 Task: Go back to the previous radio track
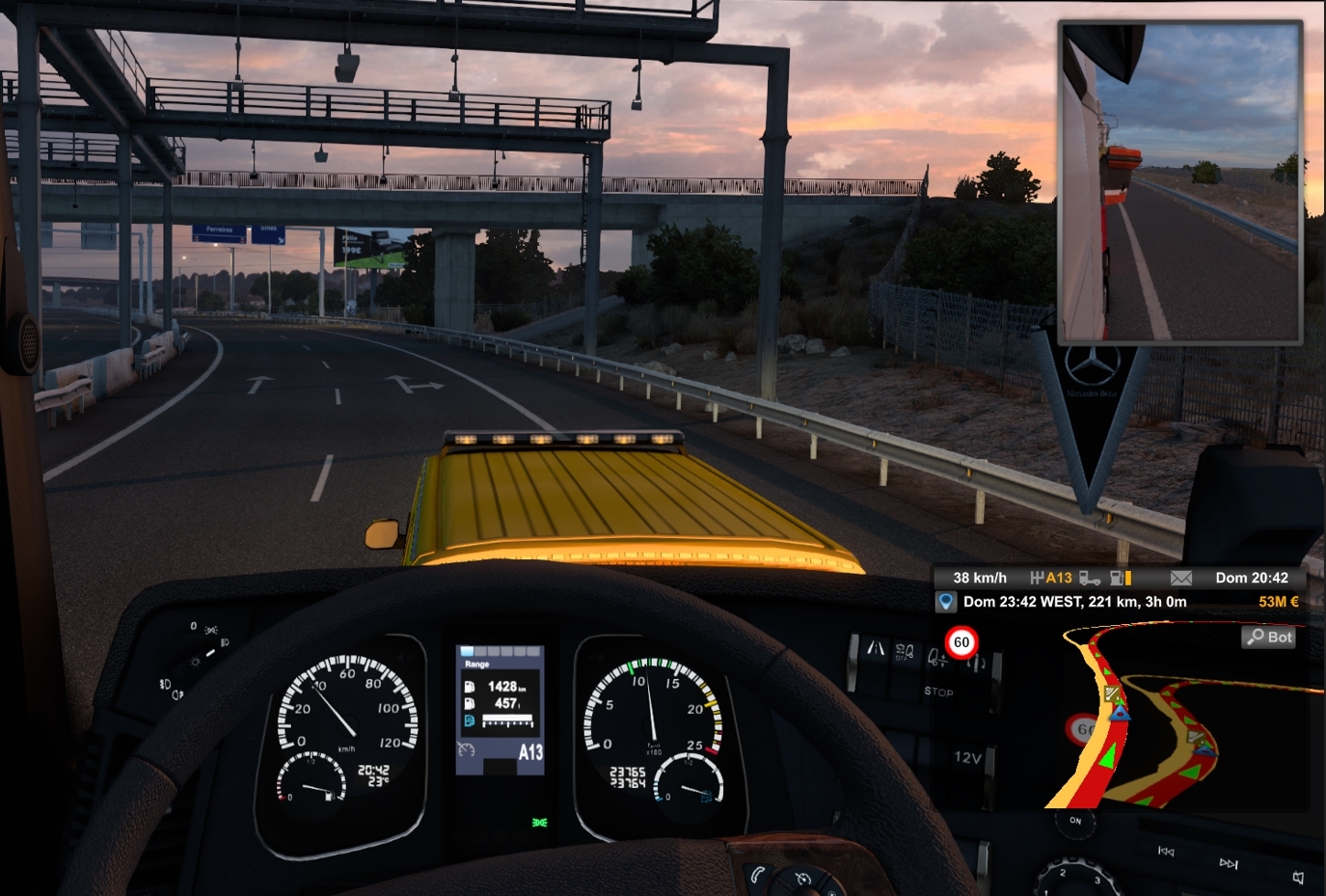coord(1166,852)
